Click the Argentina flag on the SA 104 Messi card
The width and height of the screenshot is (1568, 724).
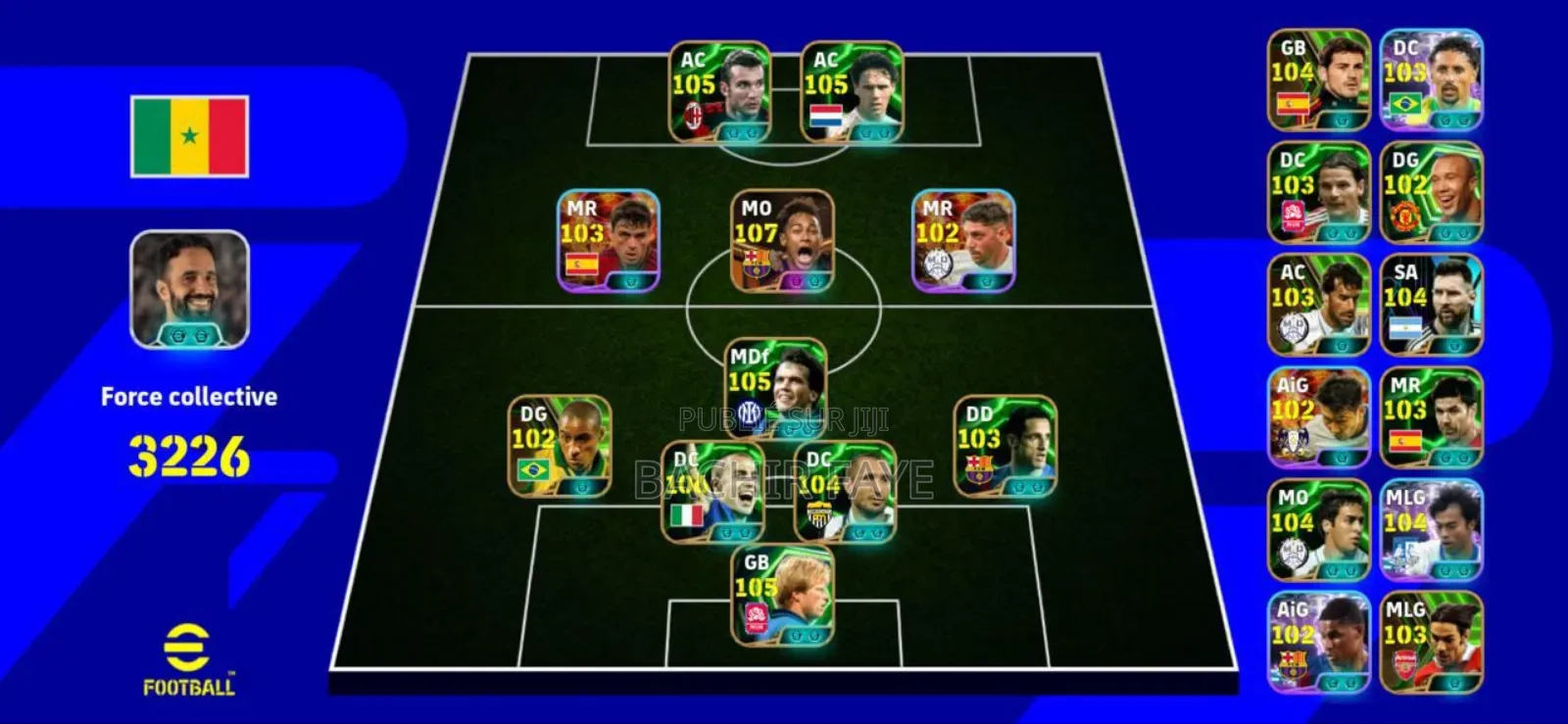1407,327
